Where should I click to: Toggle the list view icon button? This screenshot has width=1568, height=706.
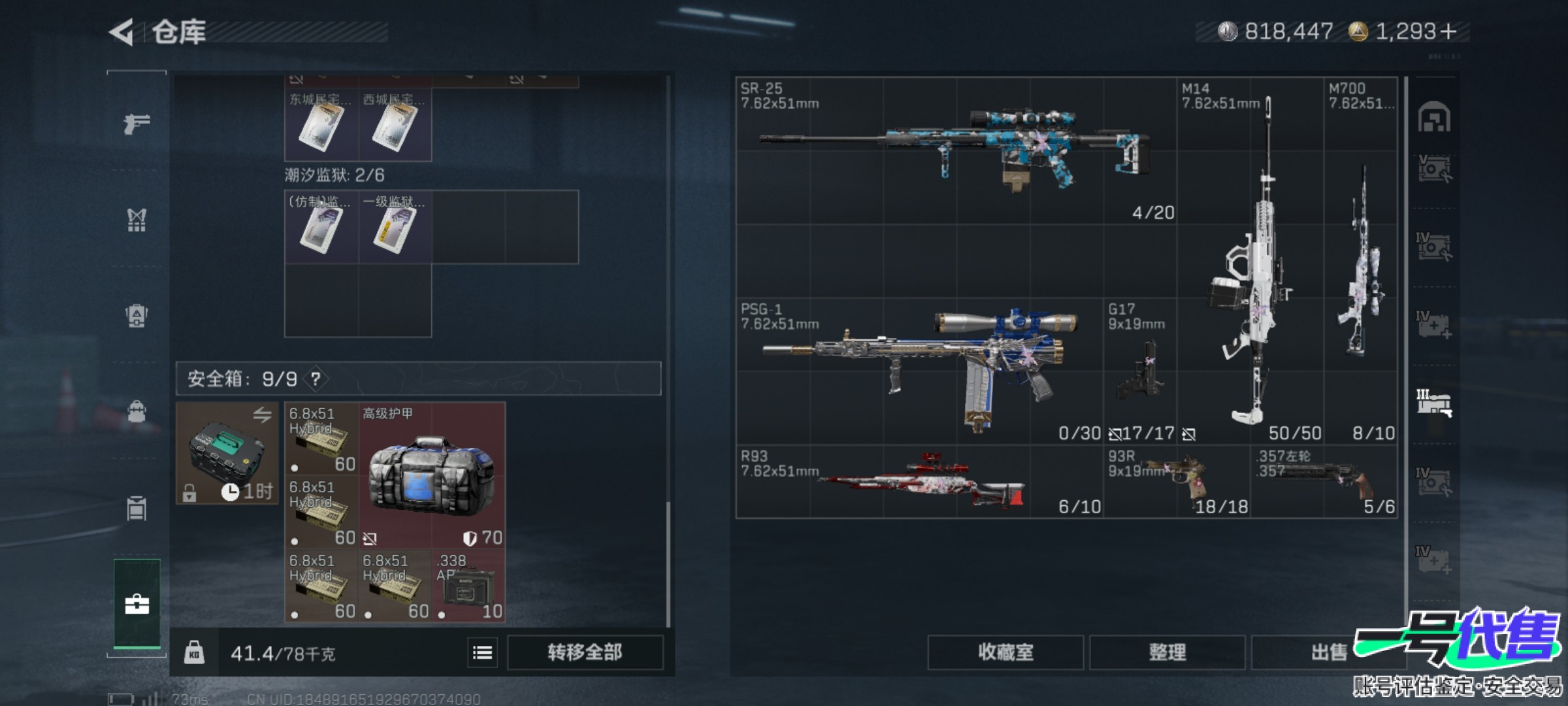pyautogui.click(x=482, y=652)
